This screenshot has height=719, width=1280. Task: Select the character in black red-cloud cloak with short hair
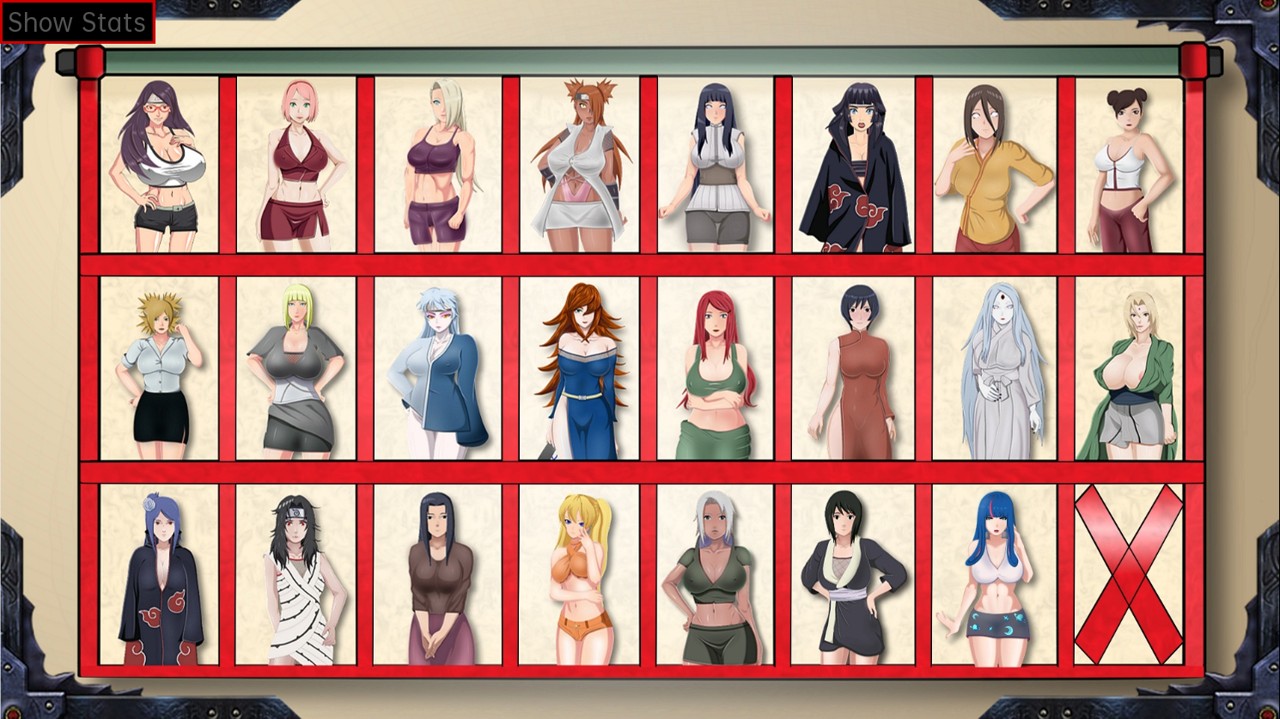coord(853,165)
